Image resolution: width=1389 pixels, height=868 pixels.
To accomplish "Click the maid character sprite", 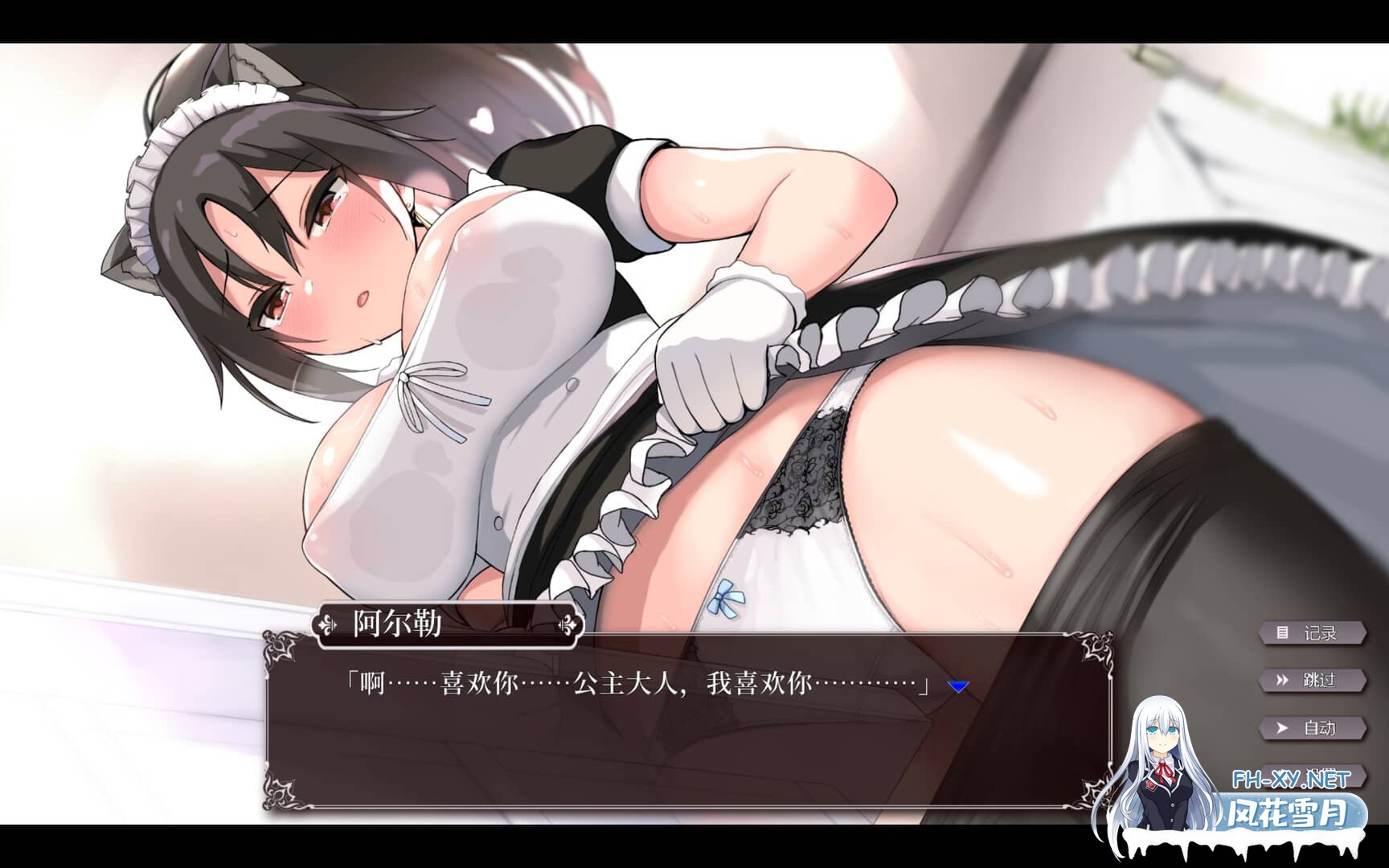I will (563, 321).
